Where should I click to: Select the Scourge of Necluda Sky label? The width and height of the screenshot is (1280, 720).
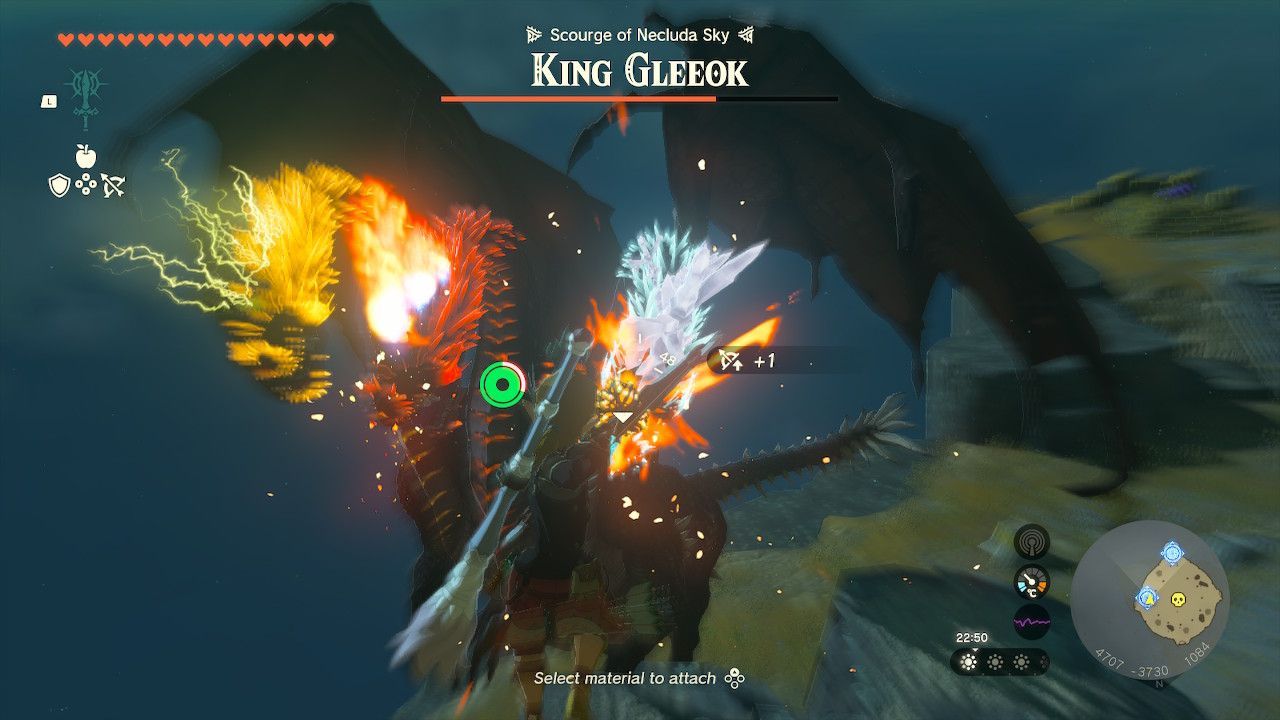point(640,33)
